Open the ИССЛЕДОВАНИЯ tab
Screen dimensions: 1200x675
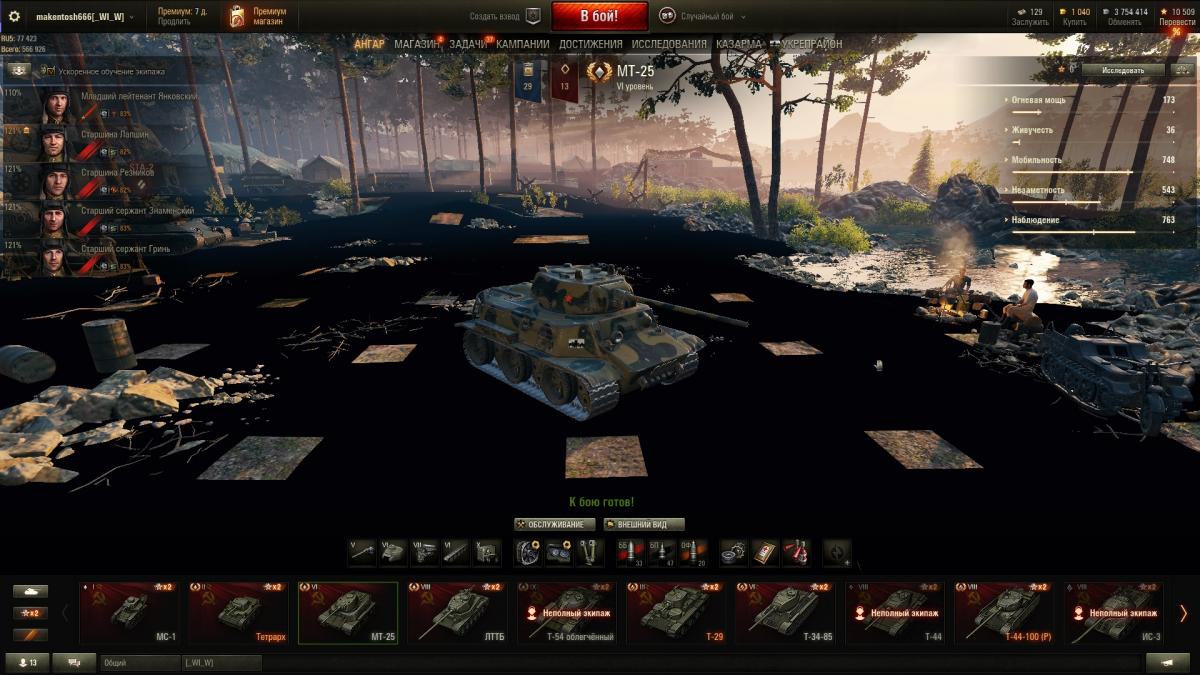[669, 44]
